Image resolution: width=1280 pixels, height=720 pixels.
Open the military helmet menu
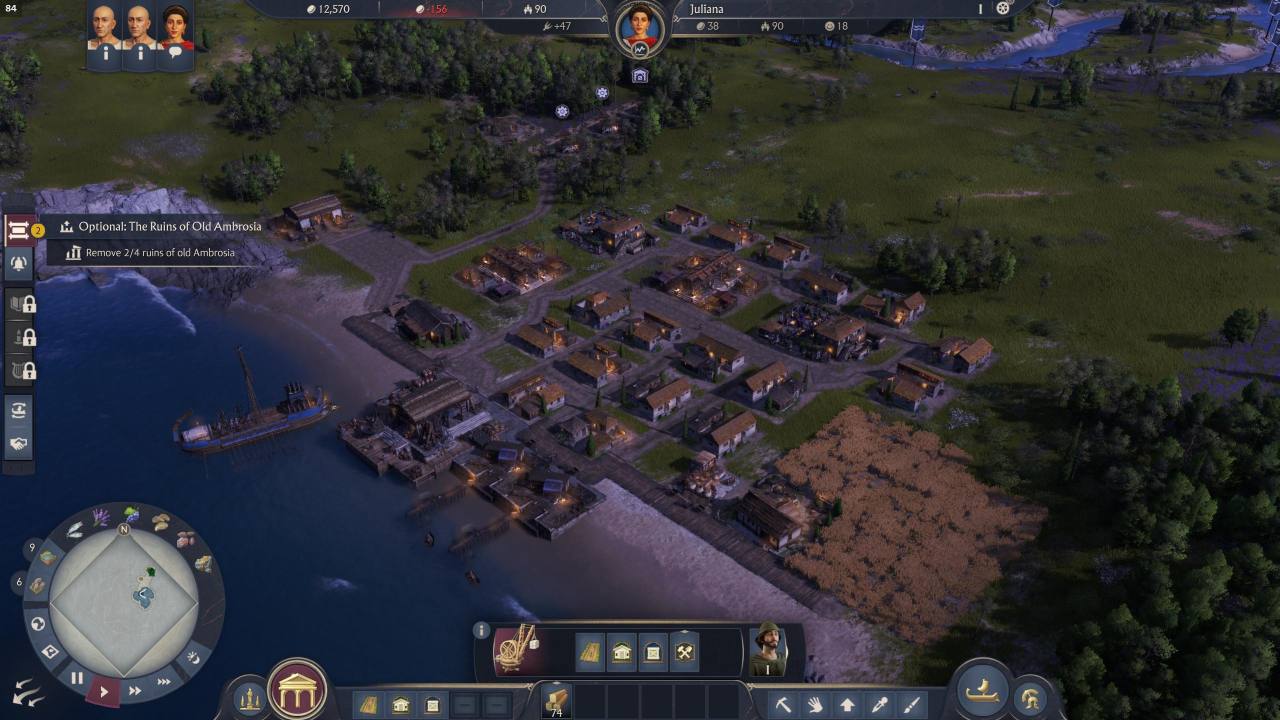1029,698
